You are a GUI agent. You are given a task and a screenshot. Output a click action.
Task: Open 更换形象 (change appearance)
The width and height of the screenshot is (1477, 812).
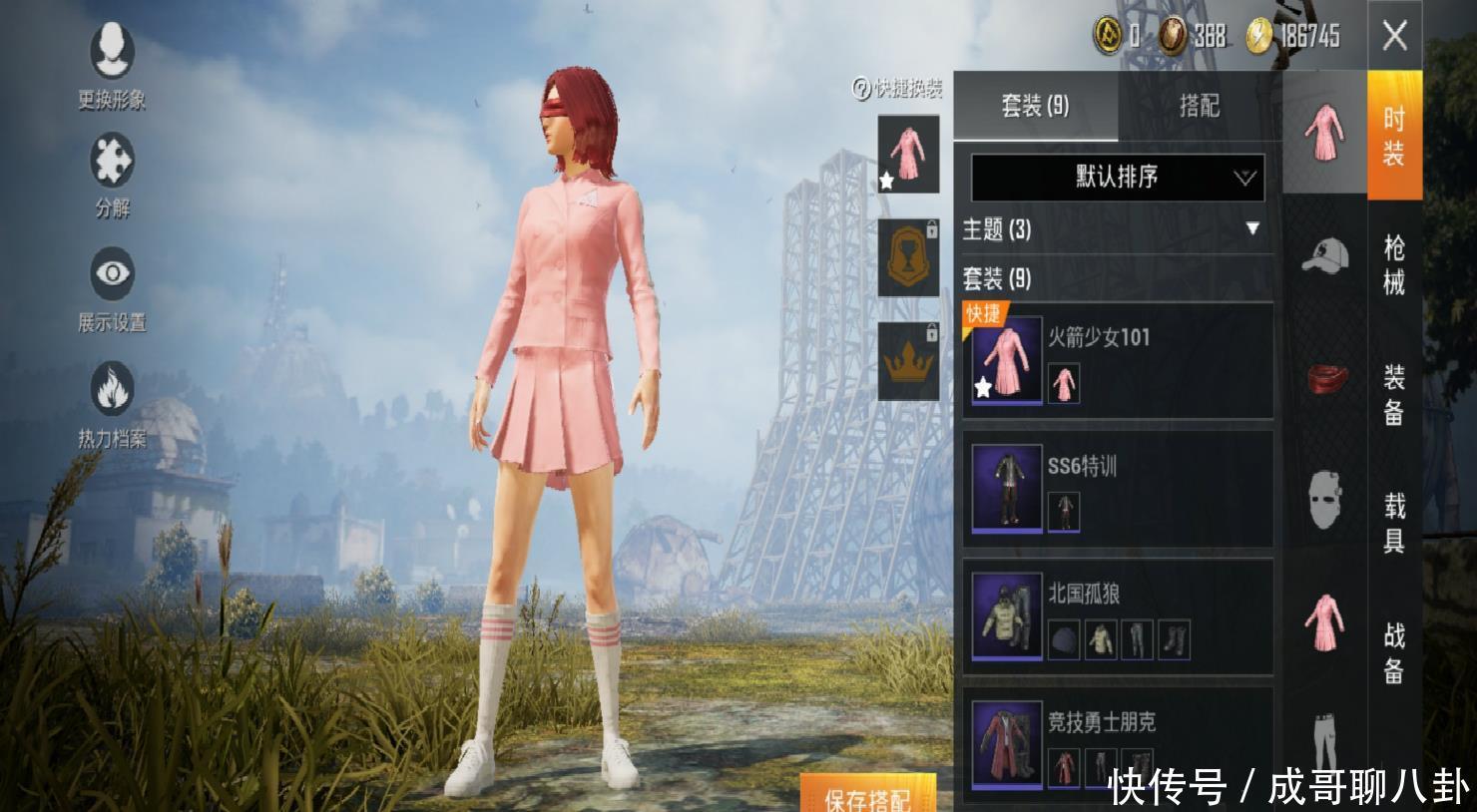pos(112,65)
